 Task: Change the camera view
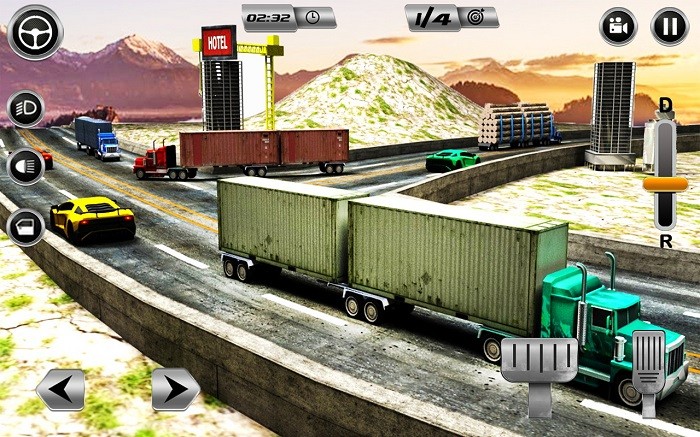(x=618, y=27)
